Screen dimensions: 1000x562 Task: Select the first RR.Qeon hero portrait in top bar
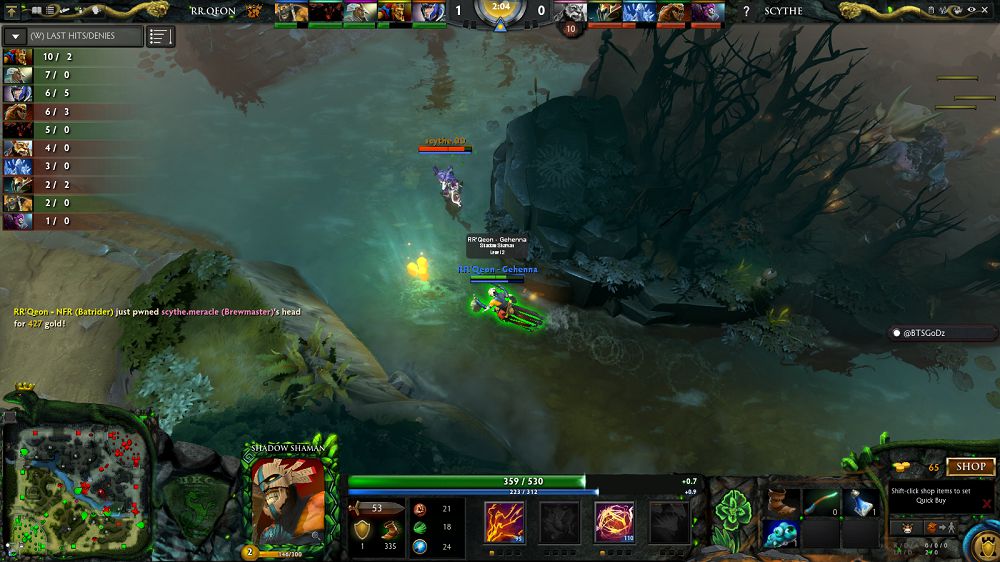click(290, 12)
